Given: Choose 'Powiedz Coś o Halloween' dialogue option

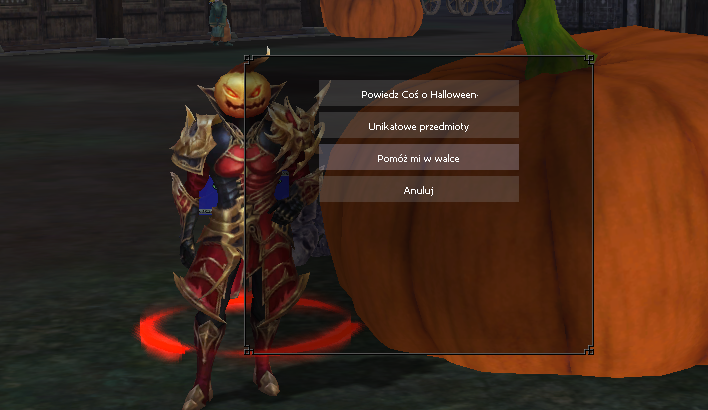Looking at the screenshot, I should tap(419, 94).
